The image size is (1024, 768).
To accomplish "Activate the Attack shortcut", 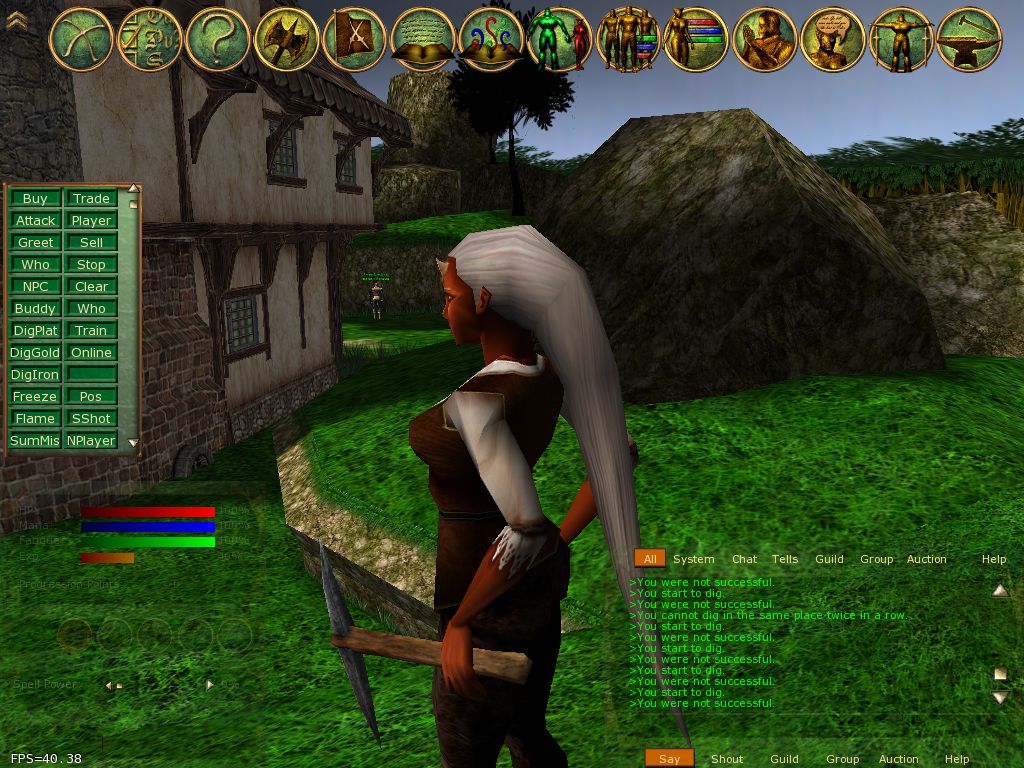I will pos(35,220).
